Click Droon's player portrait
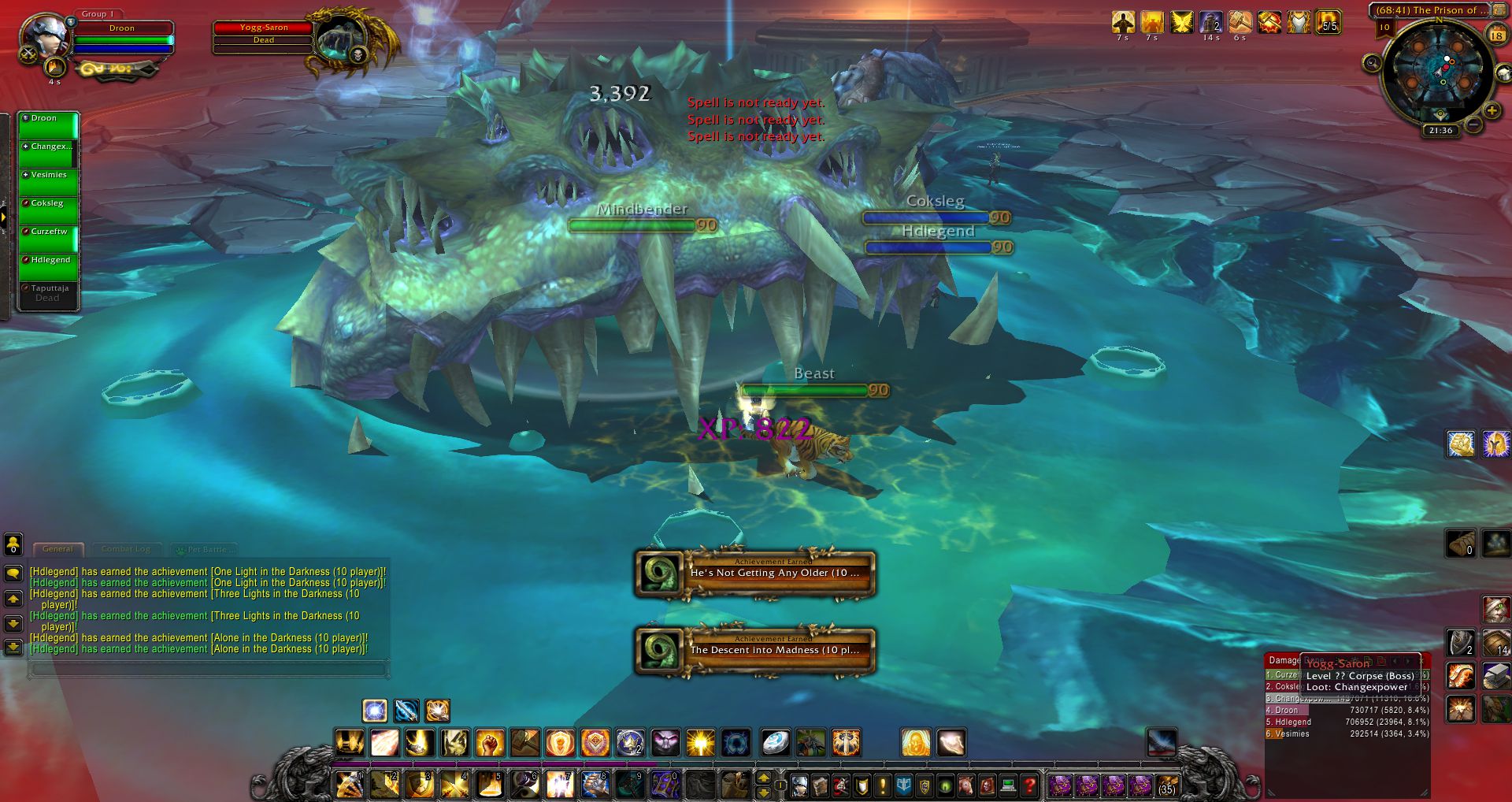The image size is (1512, 802). [x=44, y=36]
